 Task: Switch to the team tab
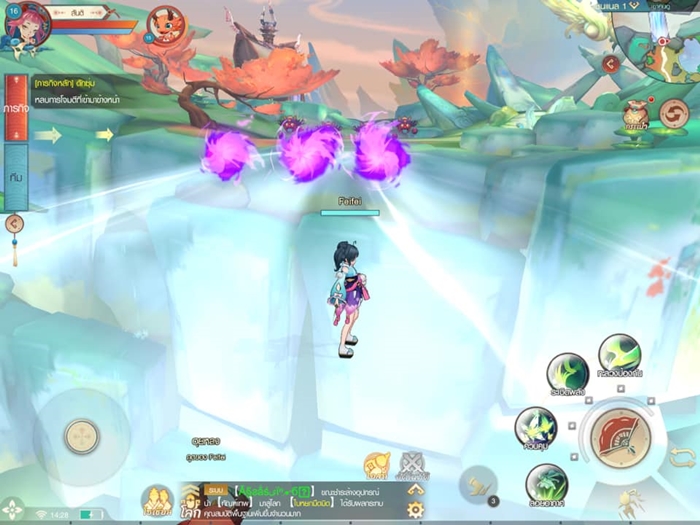[16, 177]
